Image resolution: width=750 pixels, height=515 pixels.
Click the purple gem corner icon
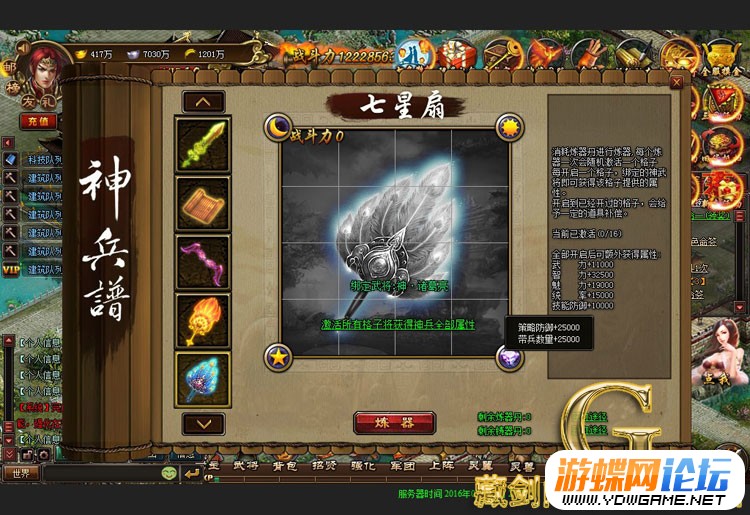509,356
